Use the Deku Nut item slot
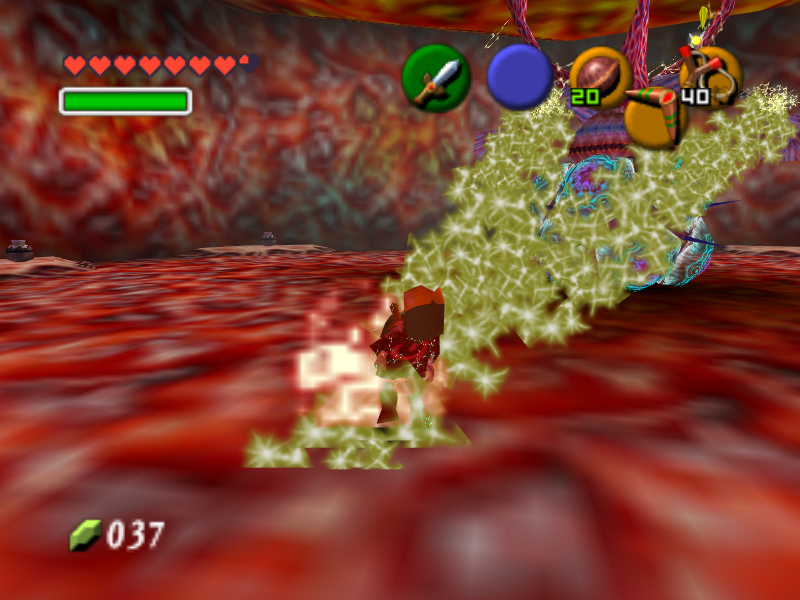This screenshot has width=800, height=600. (600, 77)
